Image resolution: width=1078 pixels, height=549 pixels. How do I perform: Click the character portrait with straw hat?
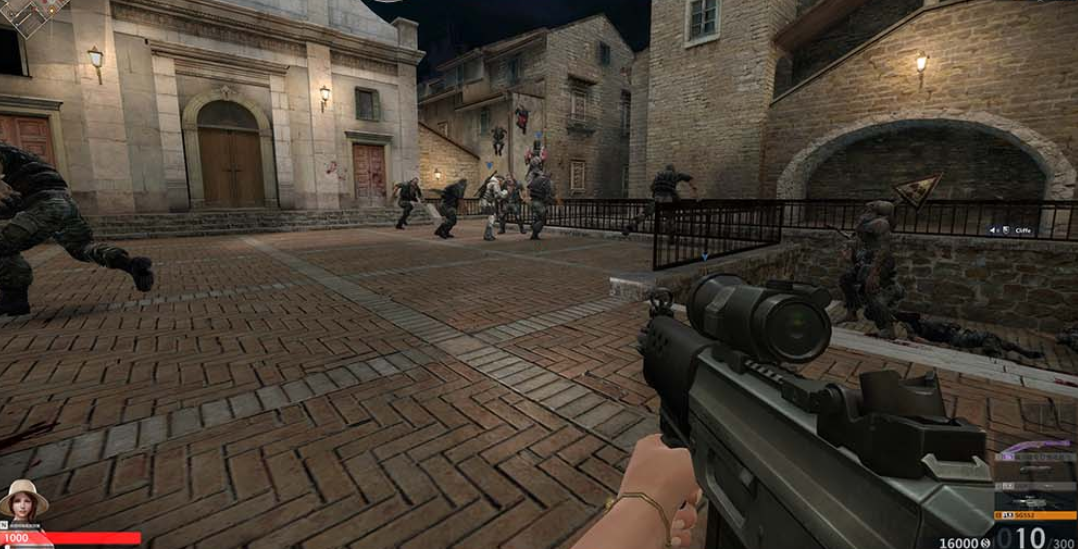coord(21,496)
